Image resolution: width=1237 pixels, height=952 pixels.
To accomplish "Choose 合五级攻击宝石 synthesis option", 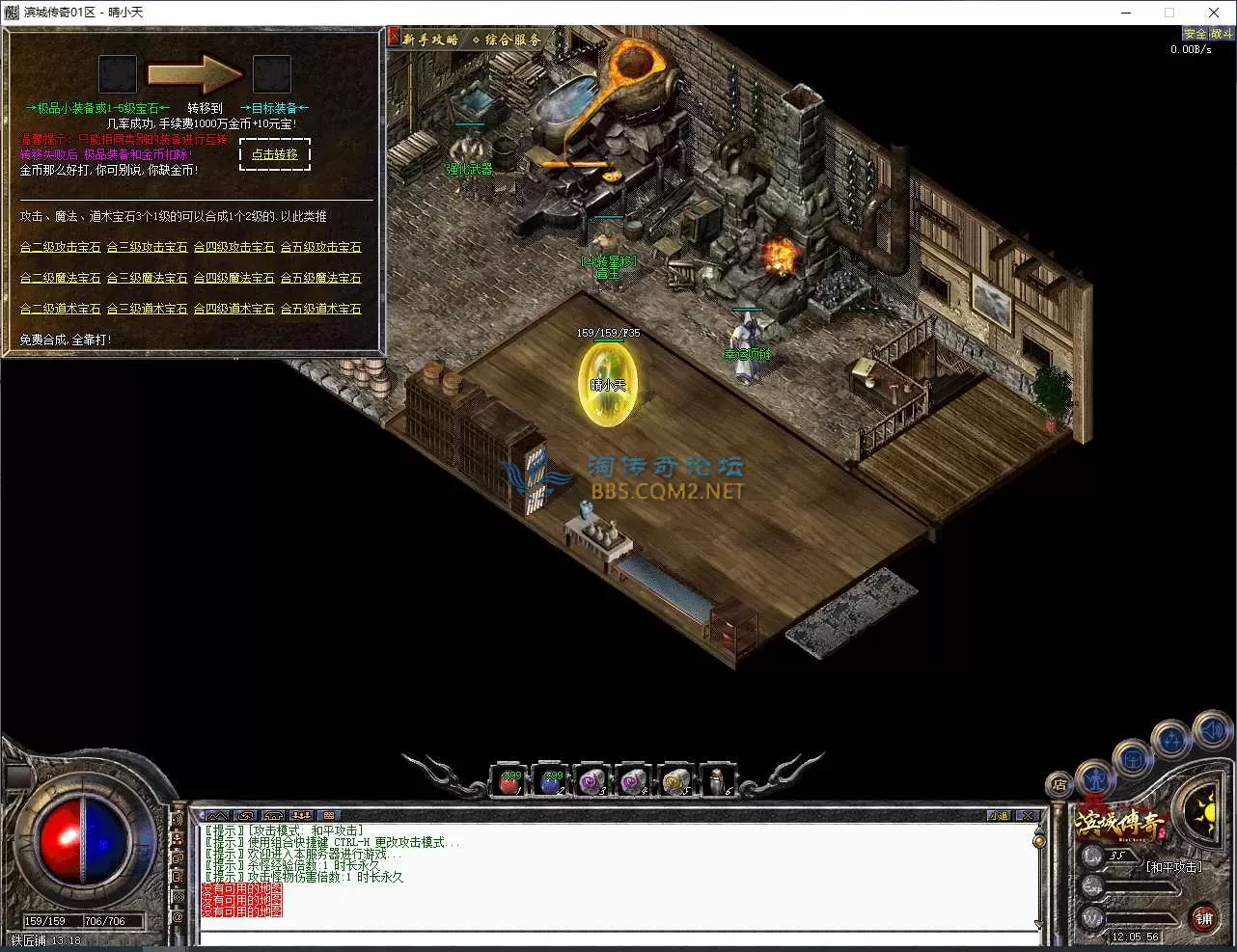I will (321, 247).
